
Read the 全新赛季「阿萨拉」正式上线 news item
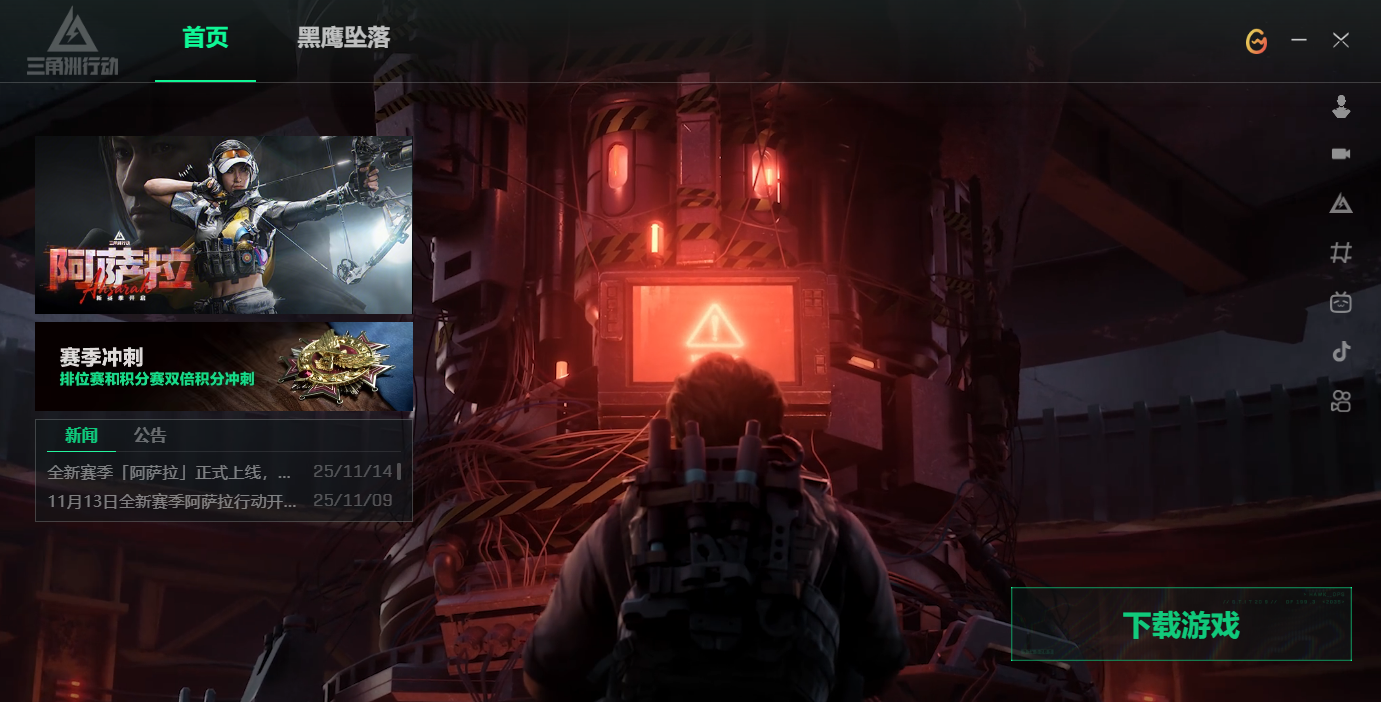pyautogui.click(x=170, y=471)
